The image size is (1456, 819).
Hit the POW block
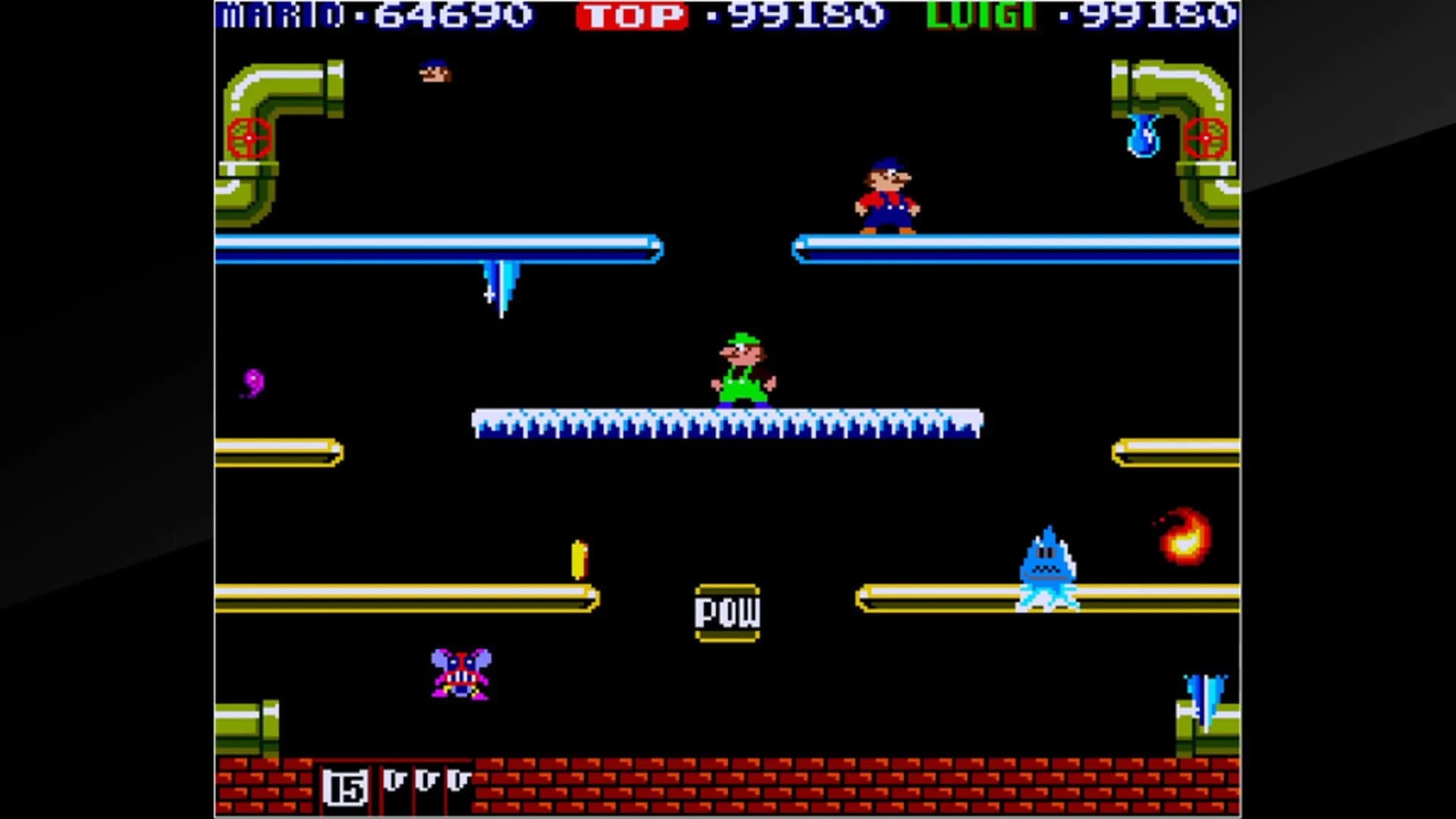point(726,612)
